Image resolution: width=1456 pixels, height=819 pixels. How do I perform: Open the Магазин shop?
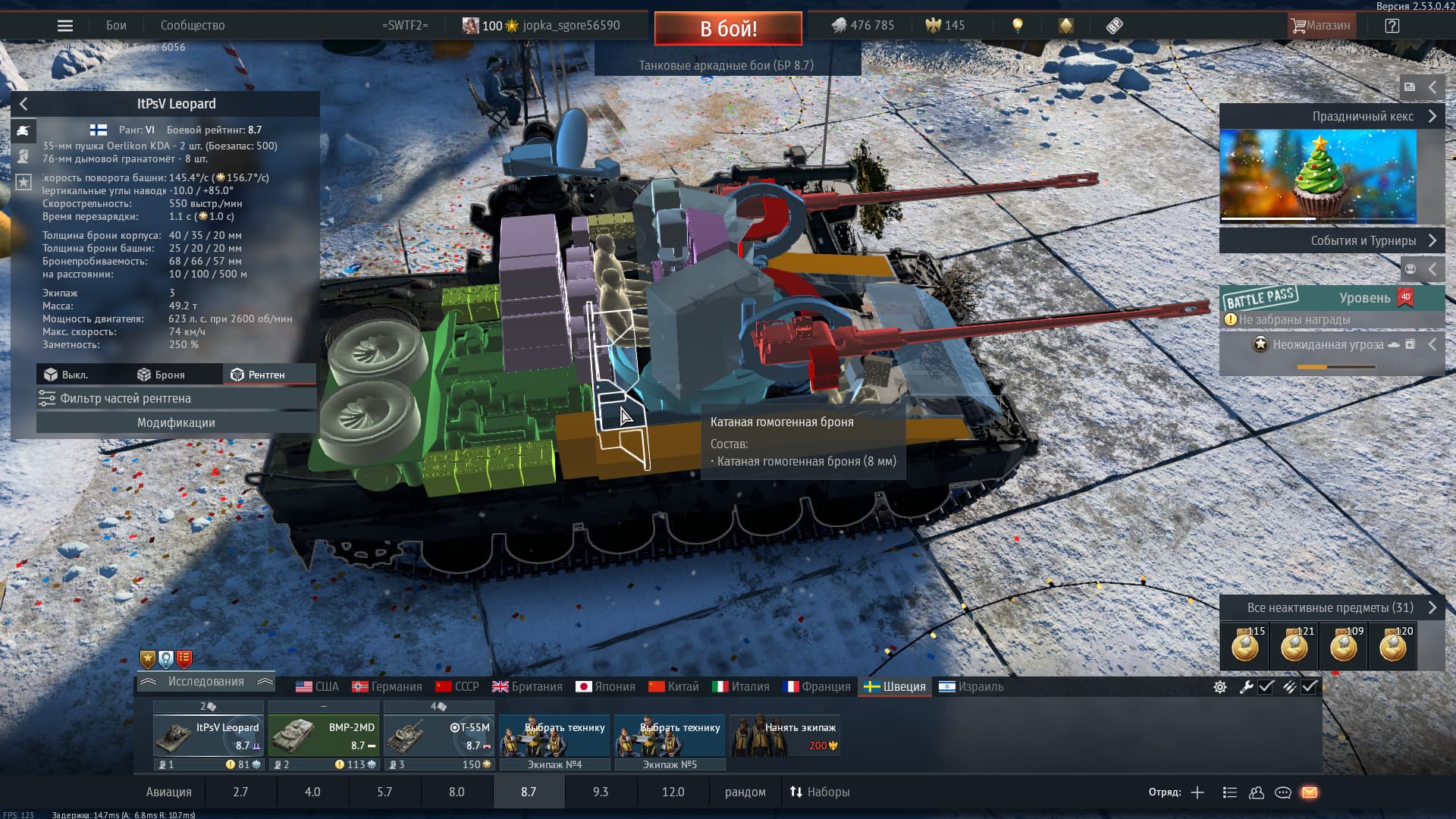click(x=1320, y=26)
